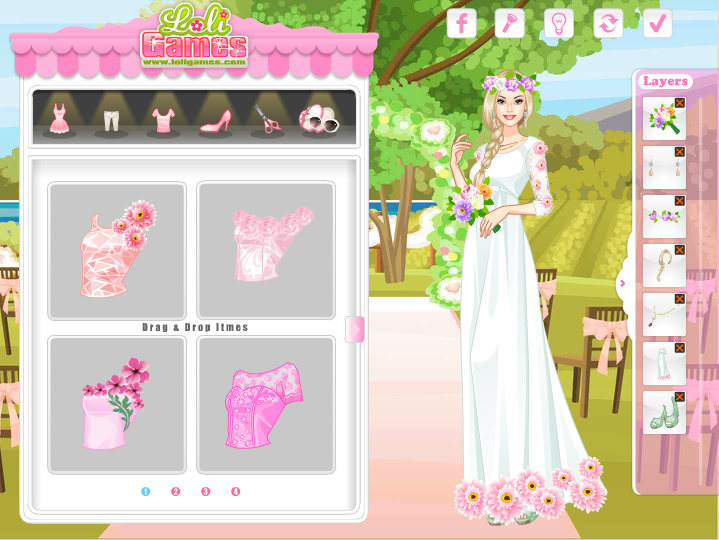The height and width of the screenshot is (540, 719).
Task: Choose the strapless top with pink flowers
Action: pos(117,404)
